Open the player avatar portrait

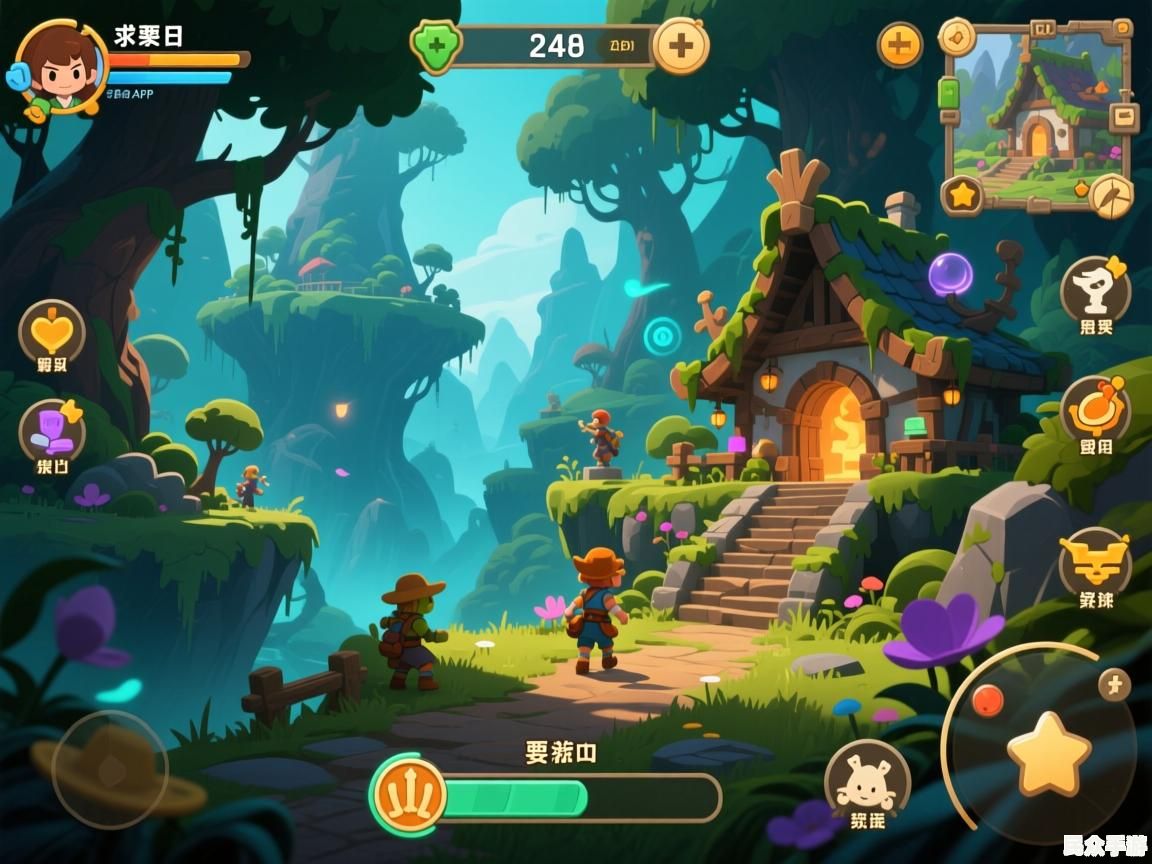[x=62, y=66]
